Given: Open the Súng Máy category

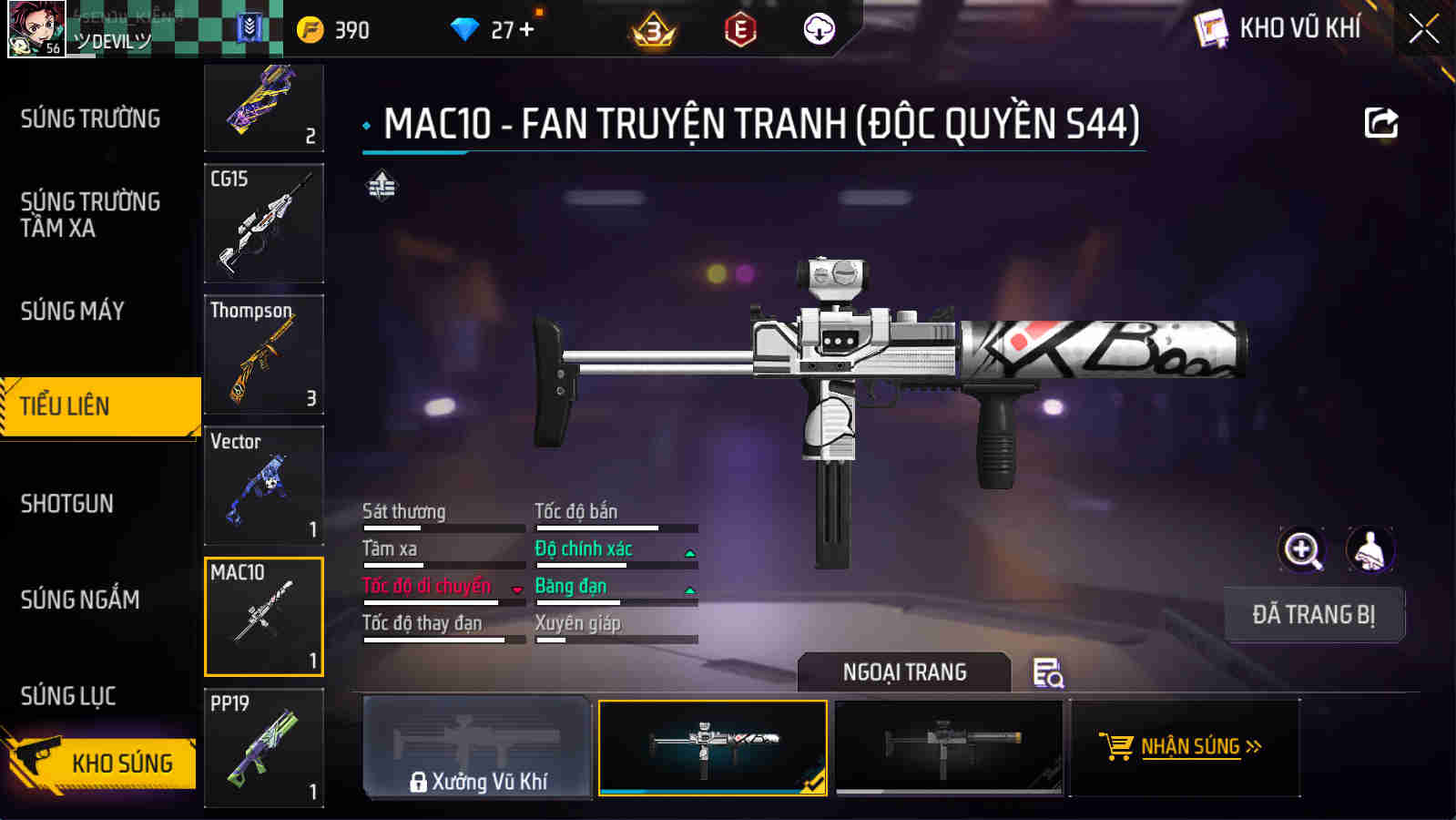Looking at the screenshot, I should pyautogui.click(x=73, y=312).
